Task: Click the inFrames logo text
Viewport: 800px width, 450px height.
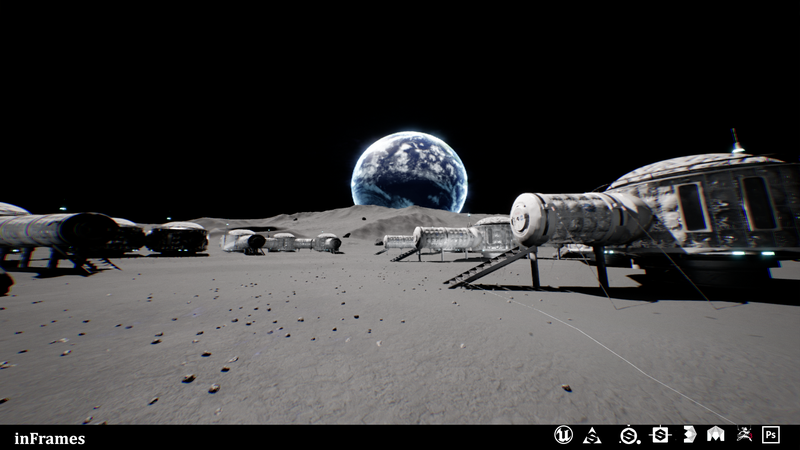Action: pyautogui.click(x=50, y=438)
